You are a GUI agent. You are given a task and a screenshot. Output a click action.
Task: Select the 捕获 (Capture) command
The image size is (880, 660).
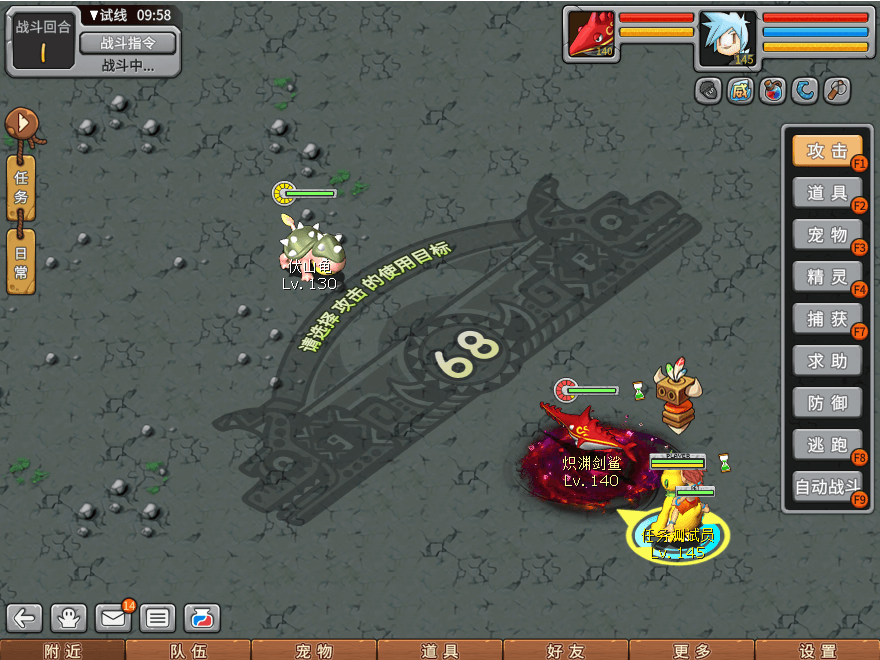(827, 319)
